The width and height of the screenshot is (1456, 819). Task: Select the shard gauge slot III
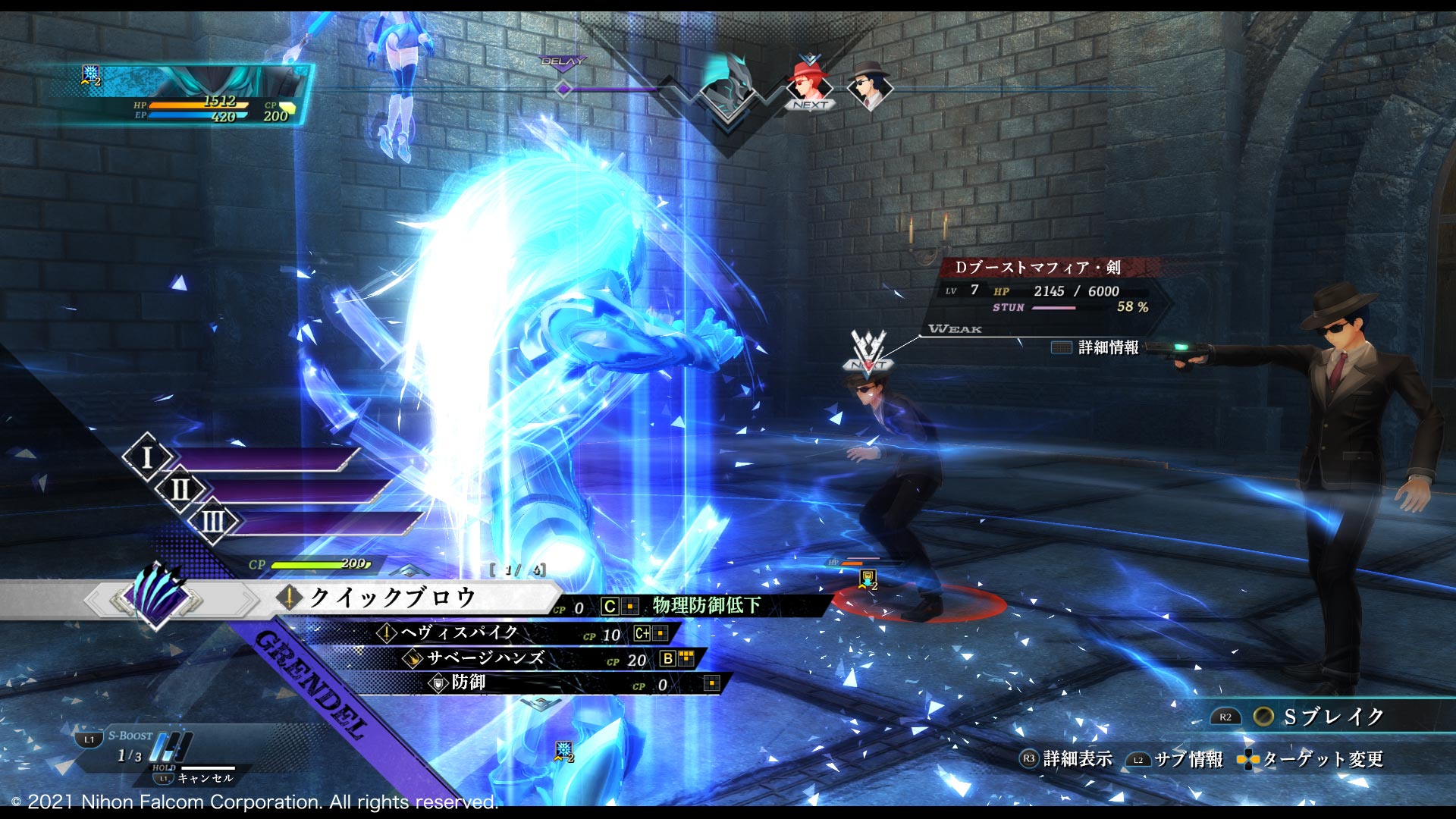pyautogui.click(x=213, y=522)
